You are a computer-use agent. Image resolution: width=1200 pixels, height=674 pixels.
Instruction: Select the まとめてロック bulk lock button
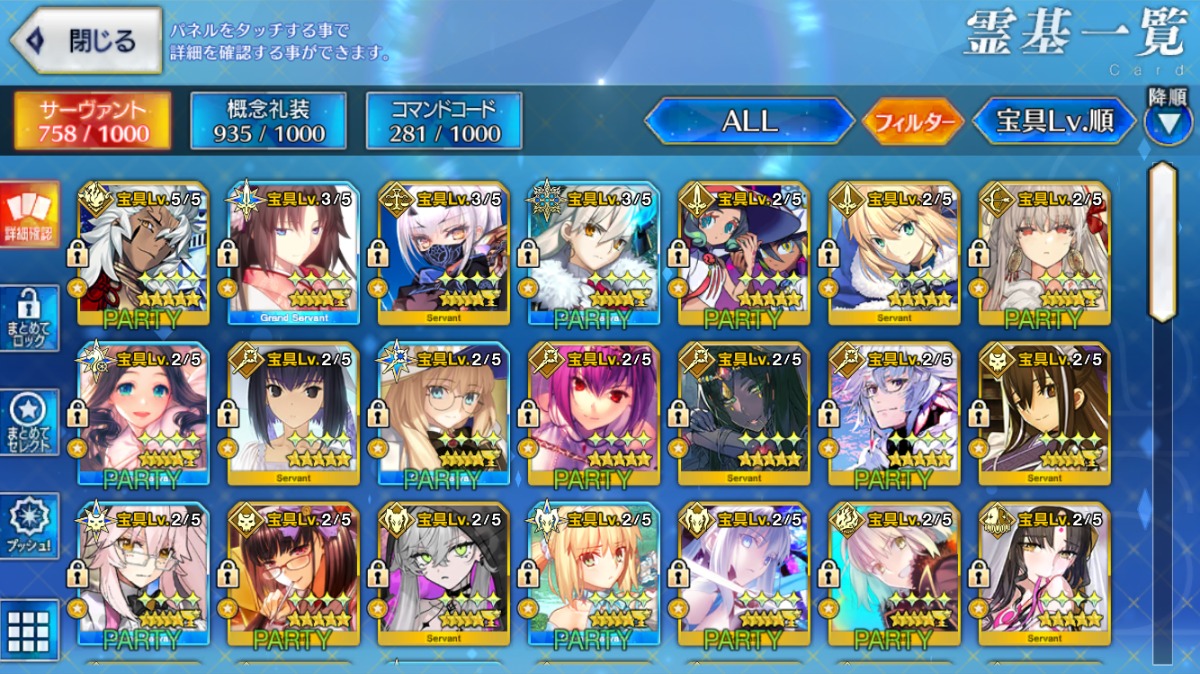(x=29, y=316)
